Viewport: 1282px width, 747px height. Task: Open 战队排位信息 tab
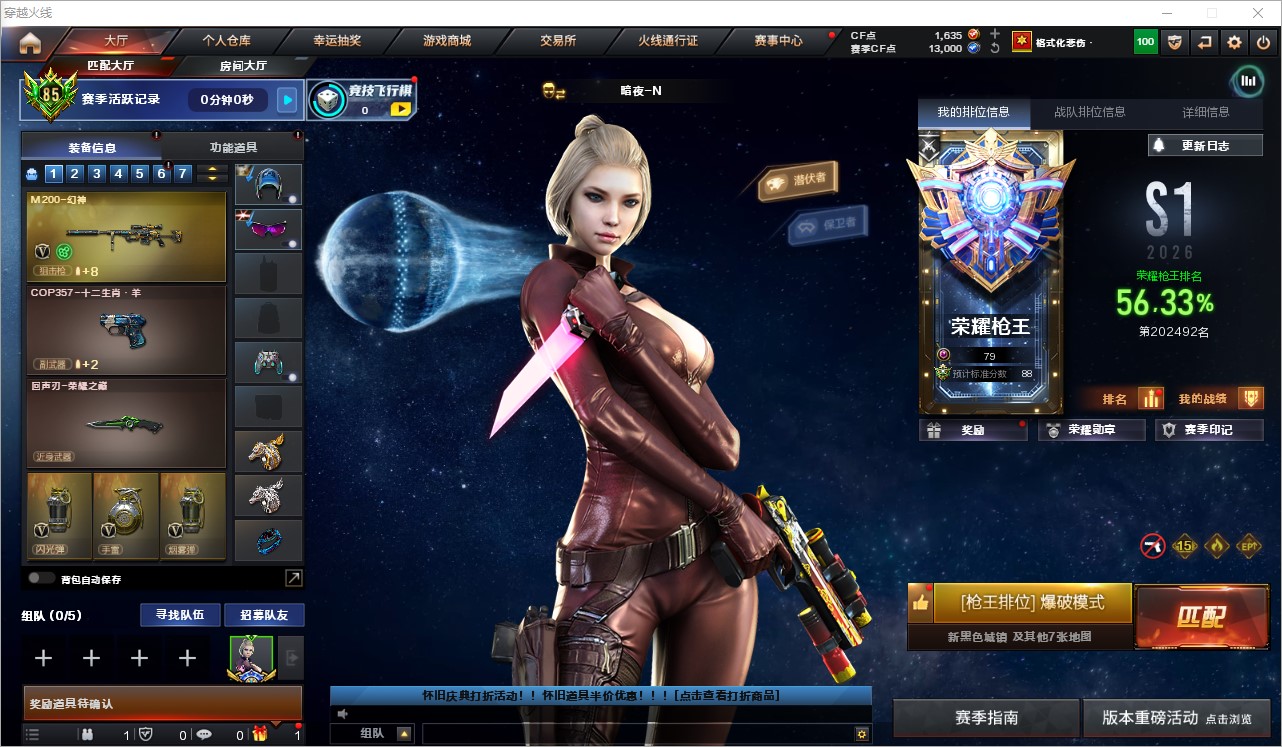click(1089, 112)
